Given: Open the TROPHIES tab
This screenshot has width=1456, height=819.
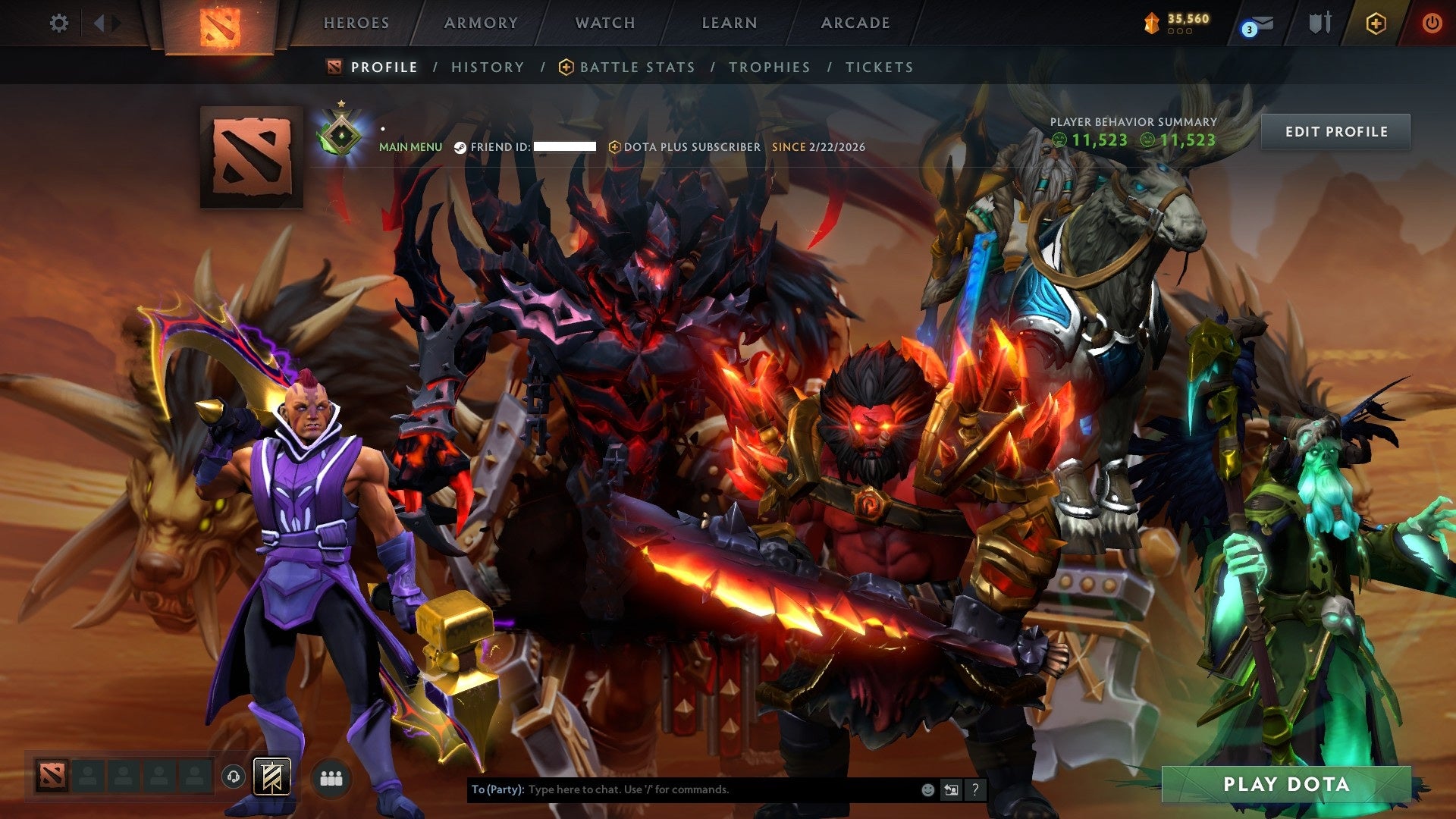Looking at the screenshot, I should tap(769, 67).
